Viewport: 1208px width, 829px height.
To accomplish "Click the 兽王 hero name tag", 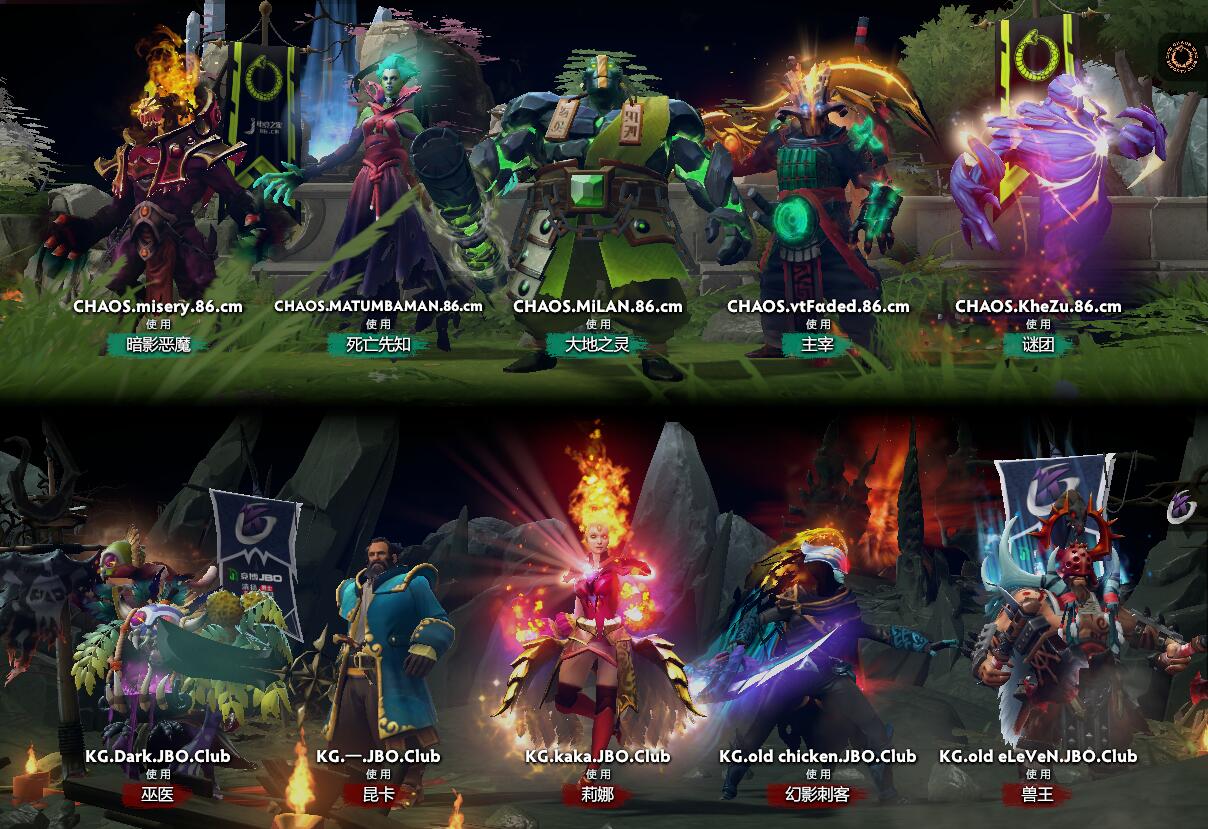I will coord(1038,795).
